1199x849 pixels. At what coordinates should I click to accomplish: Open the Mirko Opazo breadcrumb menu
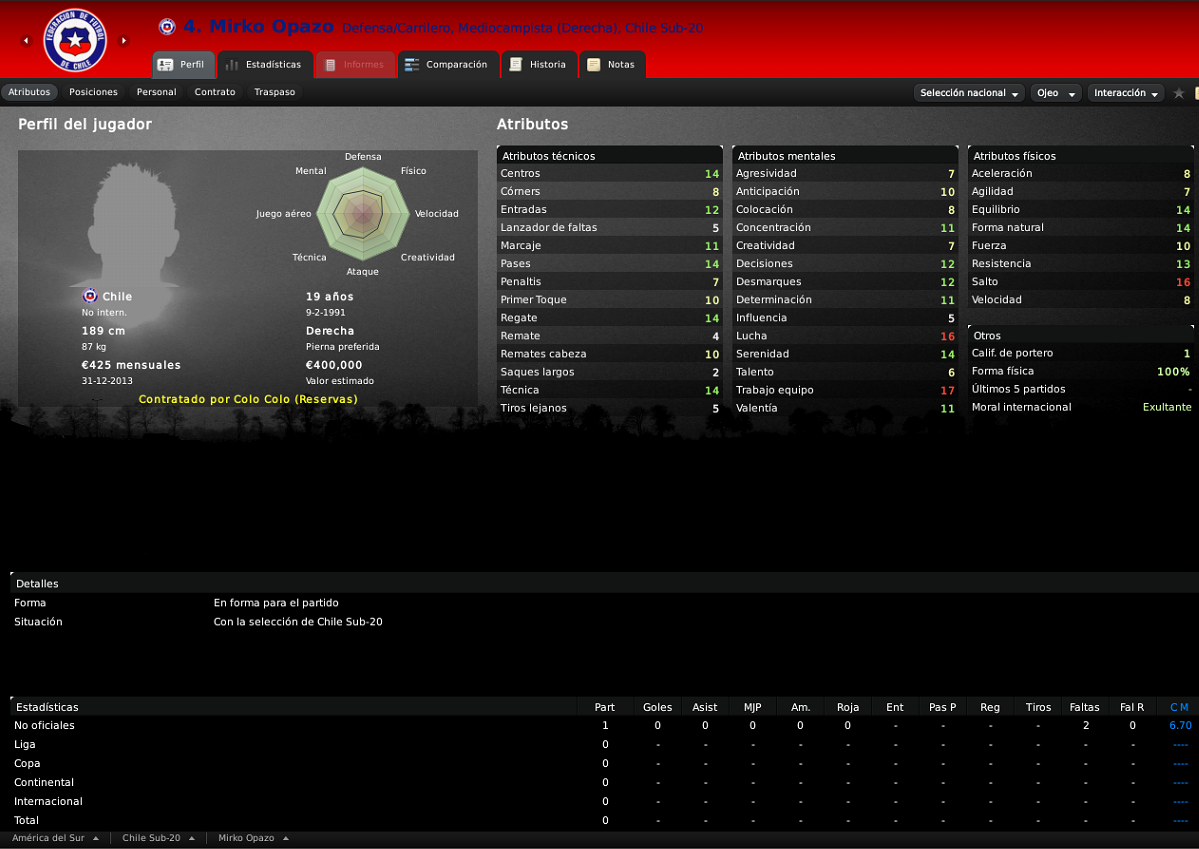(253, 838)
